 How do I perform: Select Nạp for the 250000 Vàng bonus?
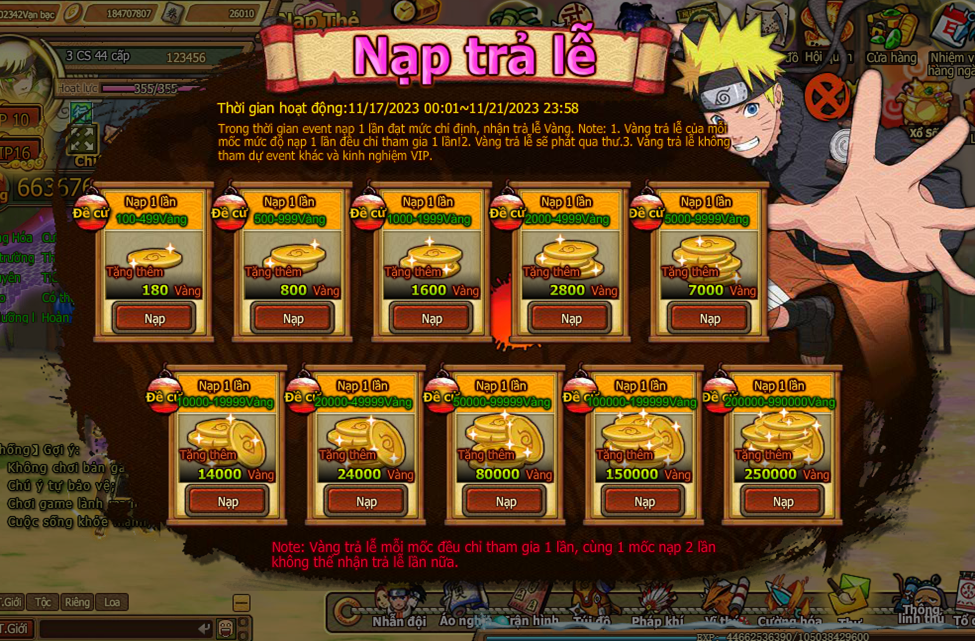point(784,501)
